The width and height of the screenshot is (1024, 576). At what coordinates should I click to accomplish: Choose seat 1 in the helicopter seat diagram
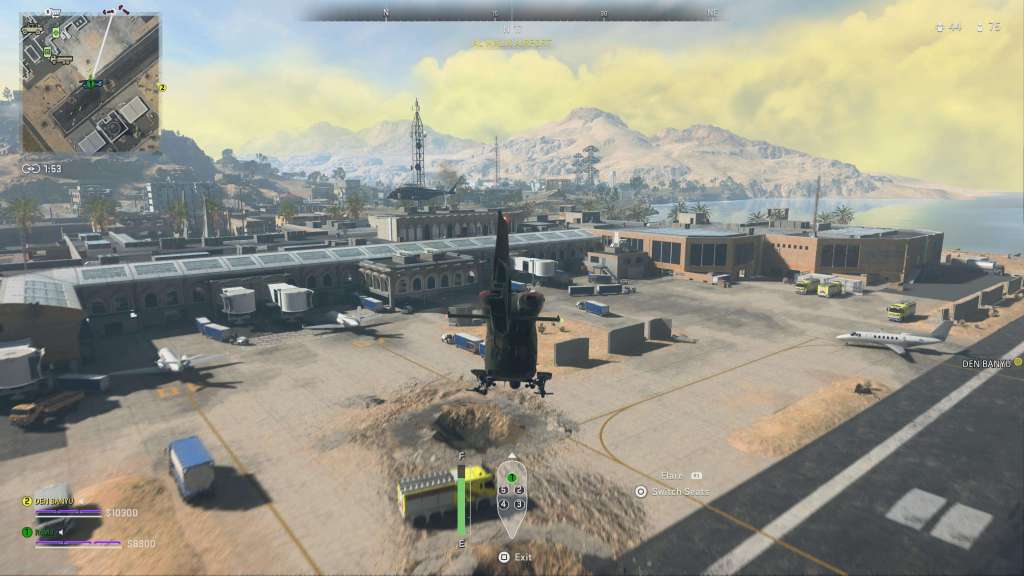511,478
